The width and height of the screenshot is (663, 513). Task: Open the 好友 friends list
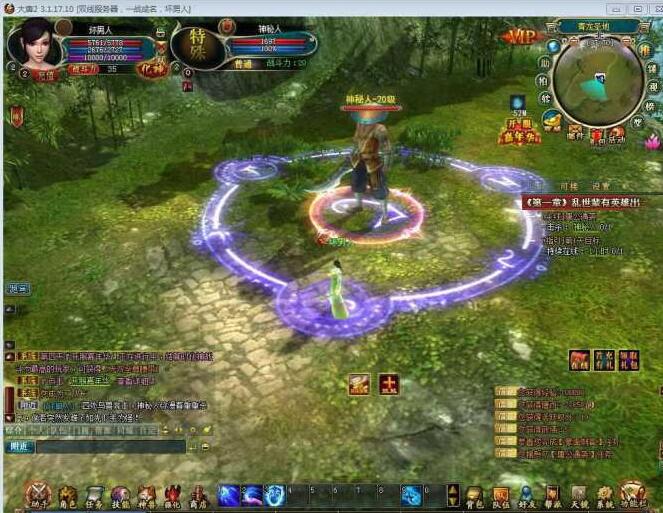[527, 496]
